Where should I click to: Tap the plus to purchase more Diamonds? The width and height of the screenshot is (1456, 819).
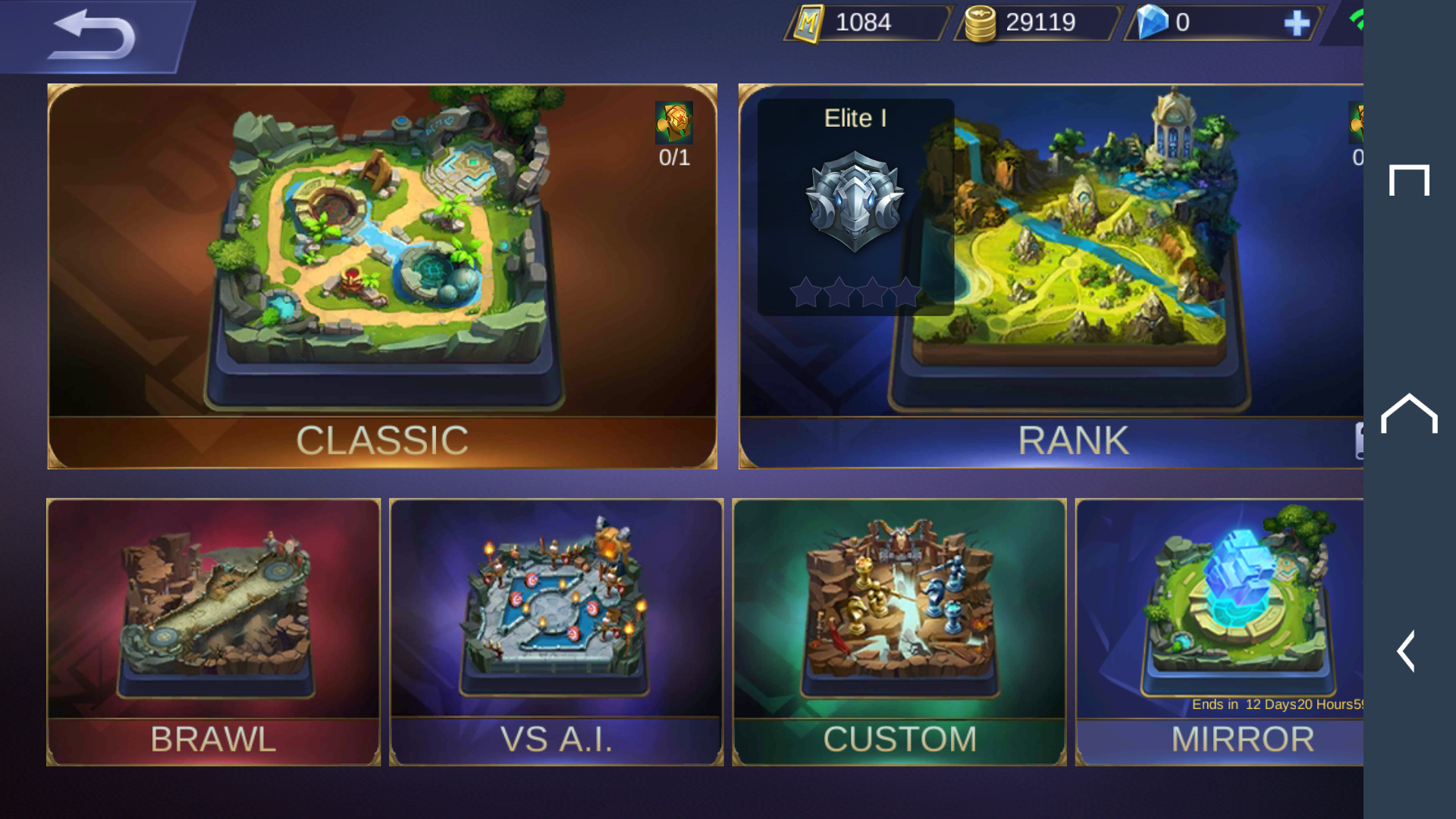pyautogui.click(x=1297, y=24)
